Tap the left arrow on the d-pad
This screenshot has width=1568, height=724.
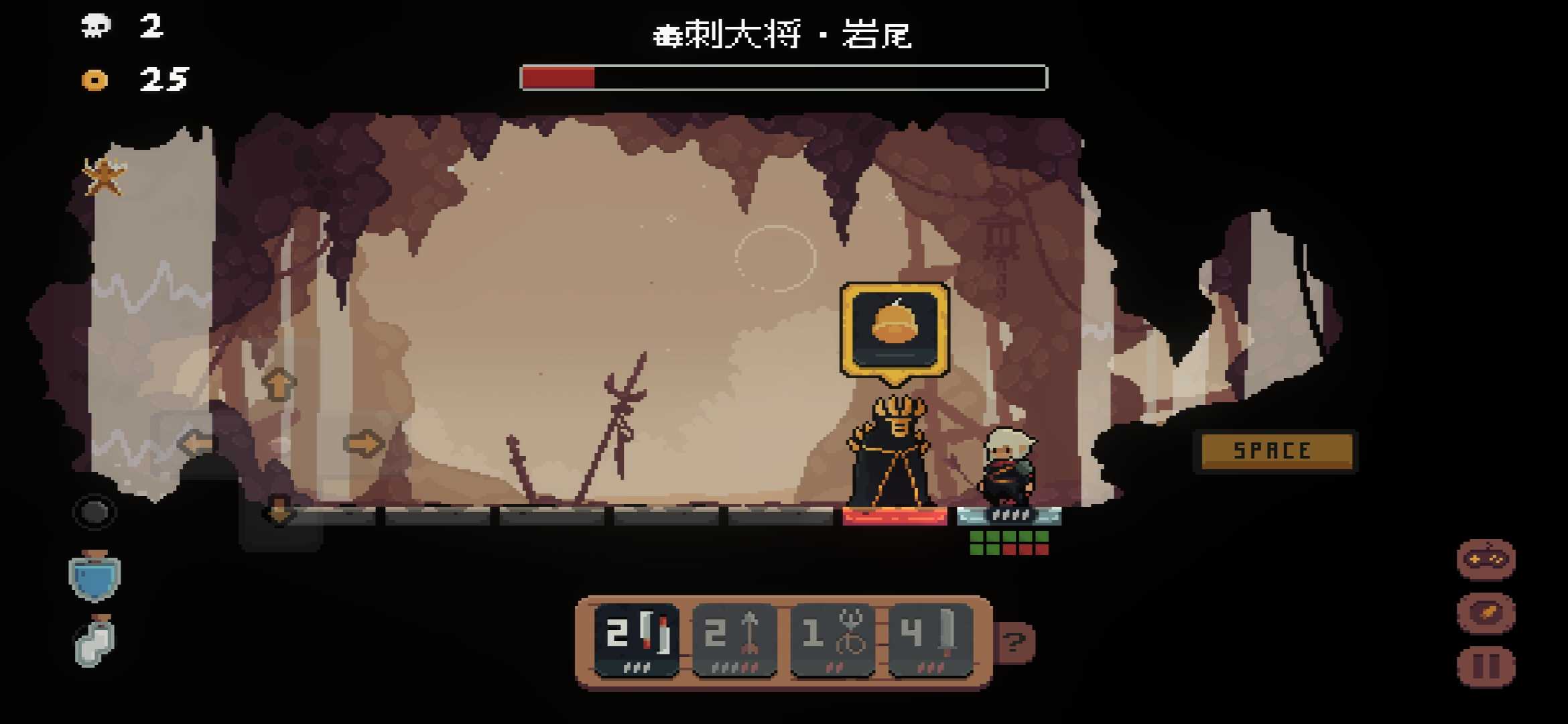[x=196, y=443]
